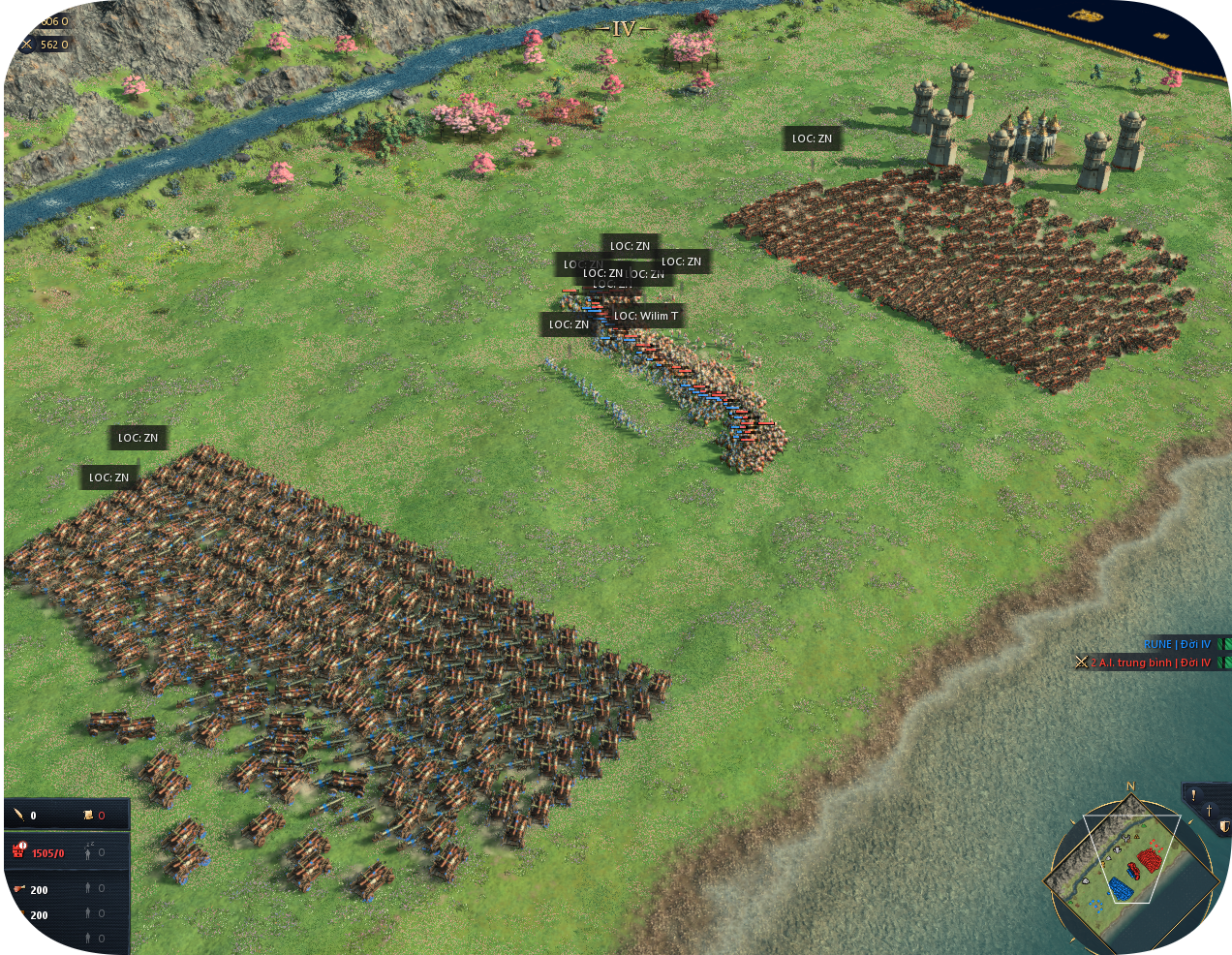Click the red population house icon
This screenshot has height=955, width=1232.
click(18, 851)
